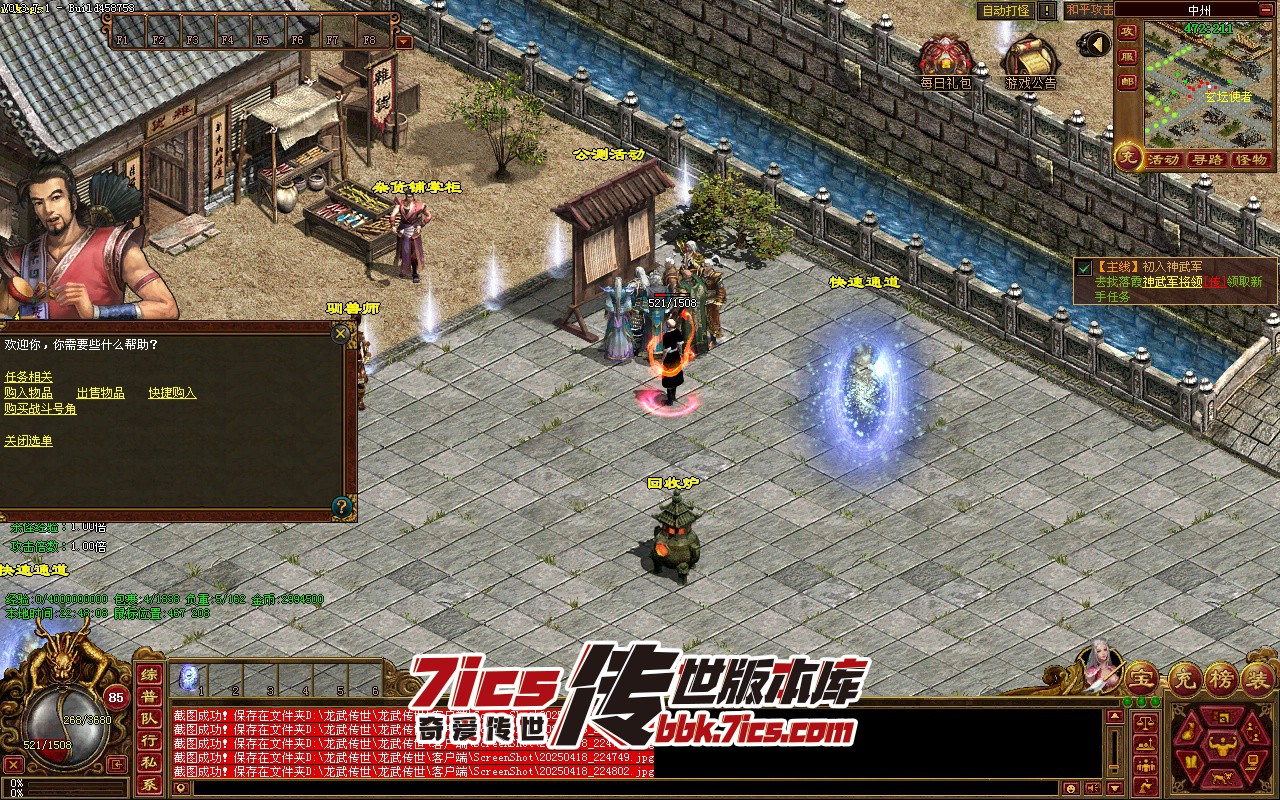Open the 每日礼包 daily gift icon

[x=945, y=62]
